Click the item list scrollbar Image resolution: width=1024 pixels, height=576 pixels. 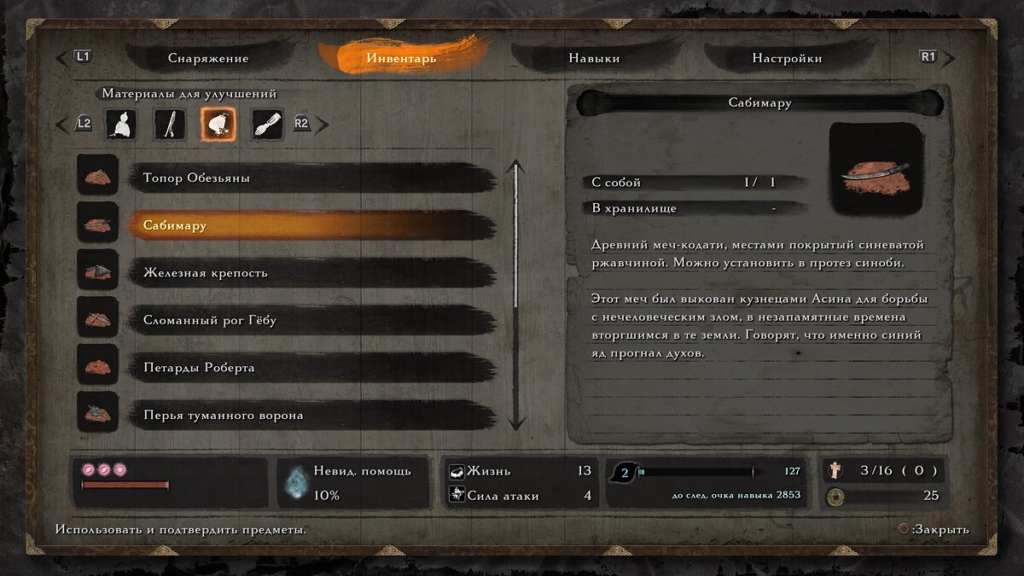pos(517,295)
